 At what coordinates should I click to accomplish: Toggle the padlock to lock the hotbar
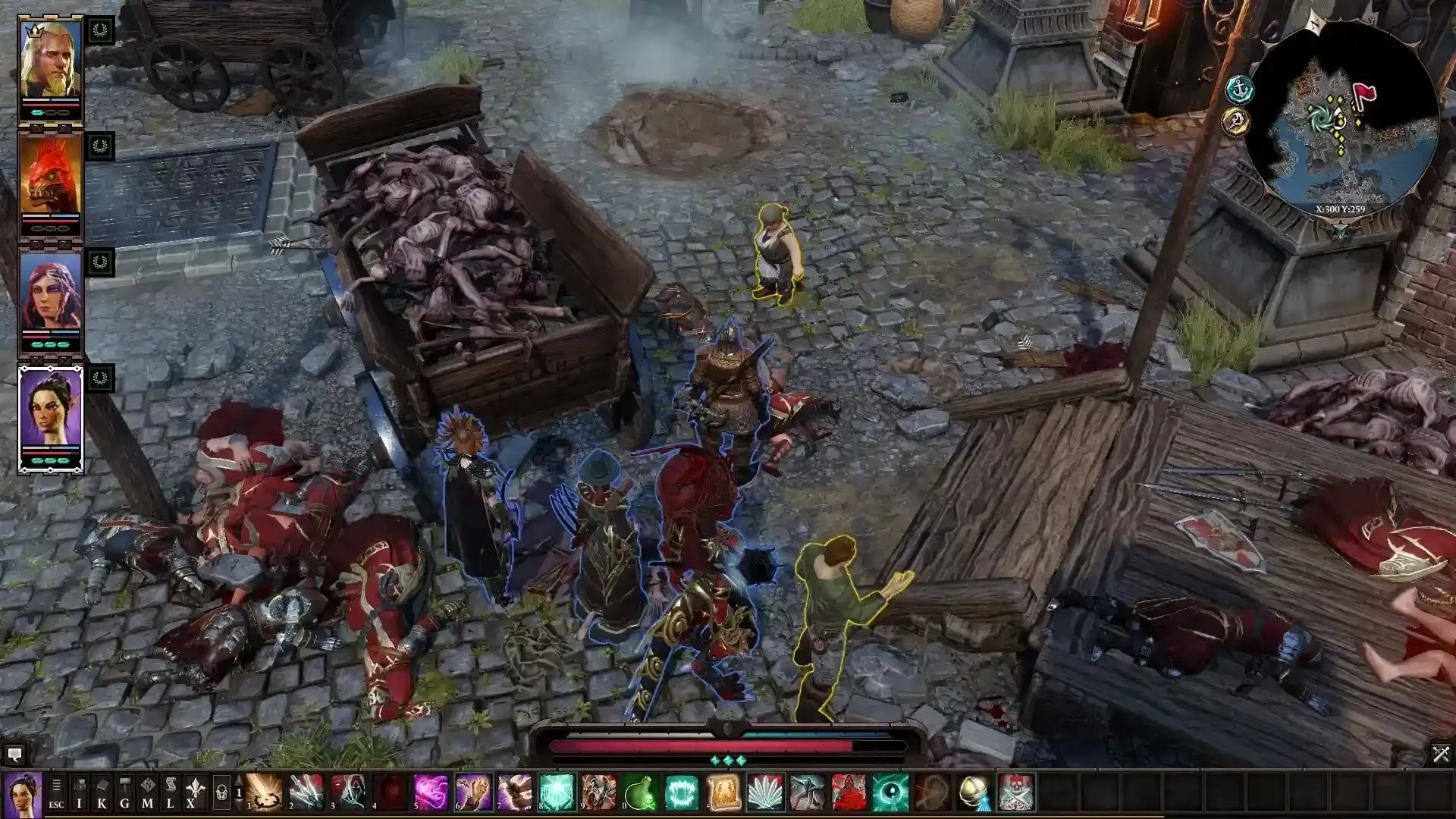click(x=220, y=792)
